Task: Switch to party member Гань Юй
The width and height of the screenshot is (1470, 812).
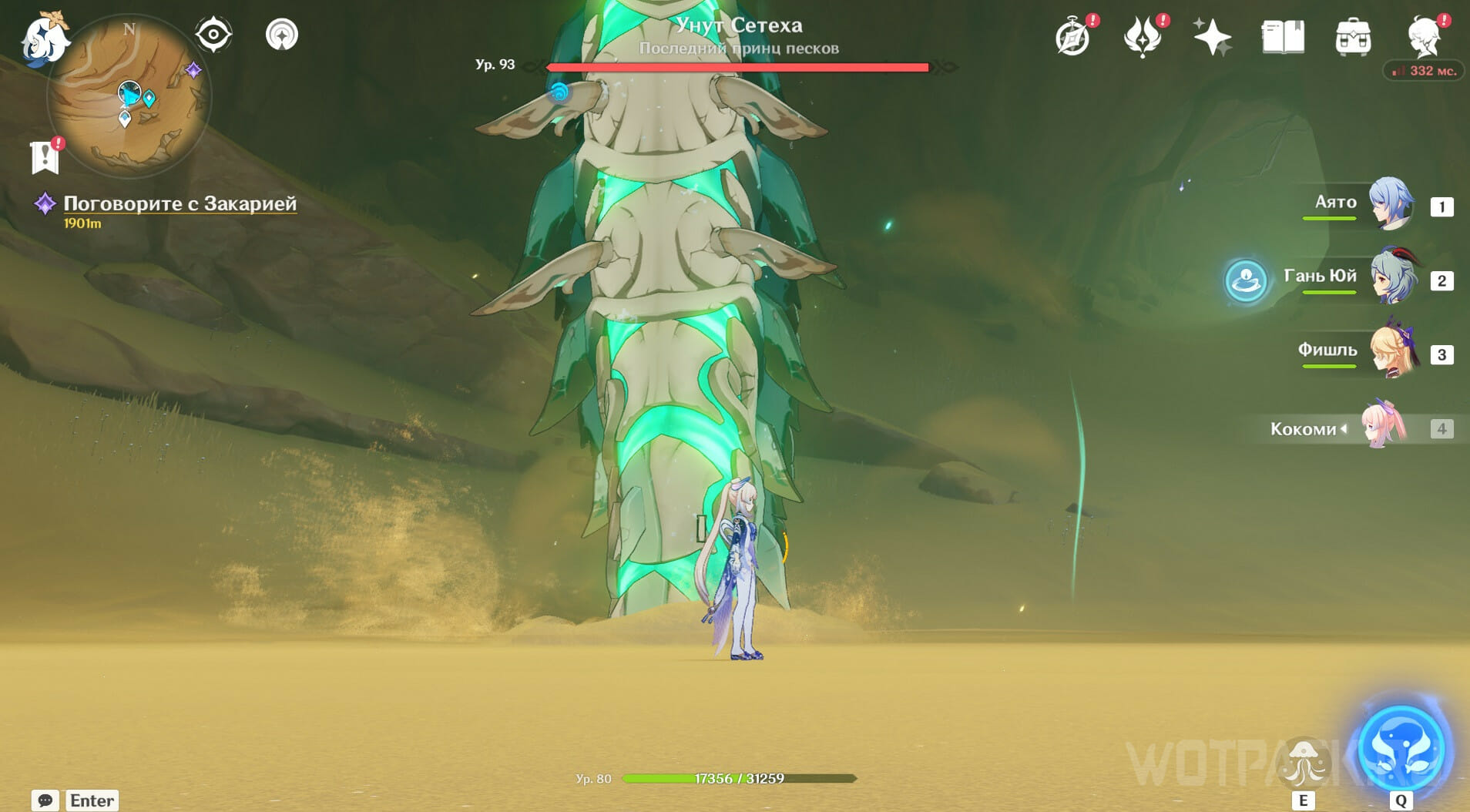Action: [1392, 277]
